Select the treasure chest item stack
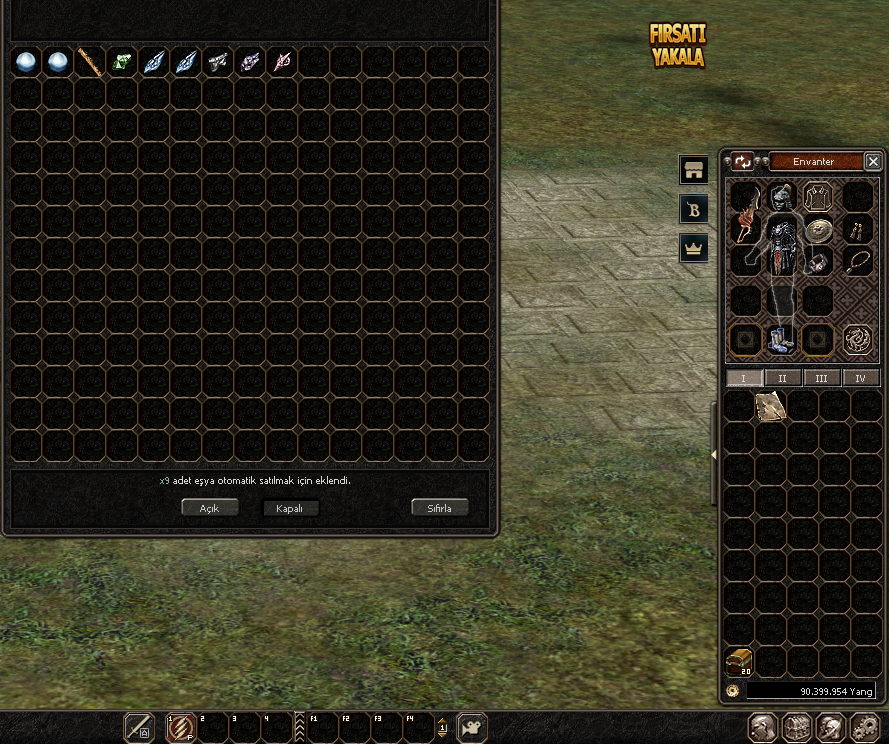Image resolution: width=889 pixels, height=744 pixels. (740, 662)
